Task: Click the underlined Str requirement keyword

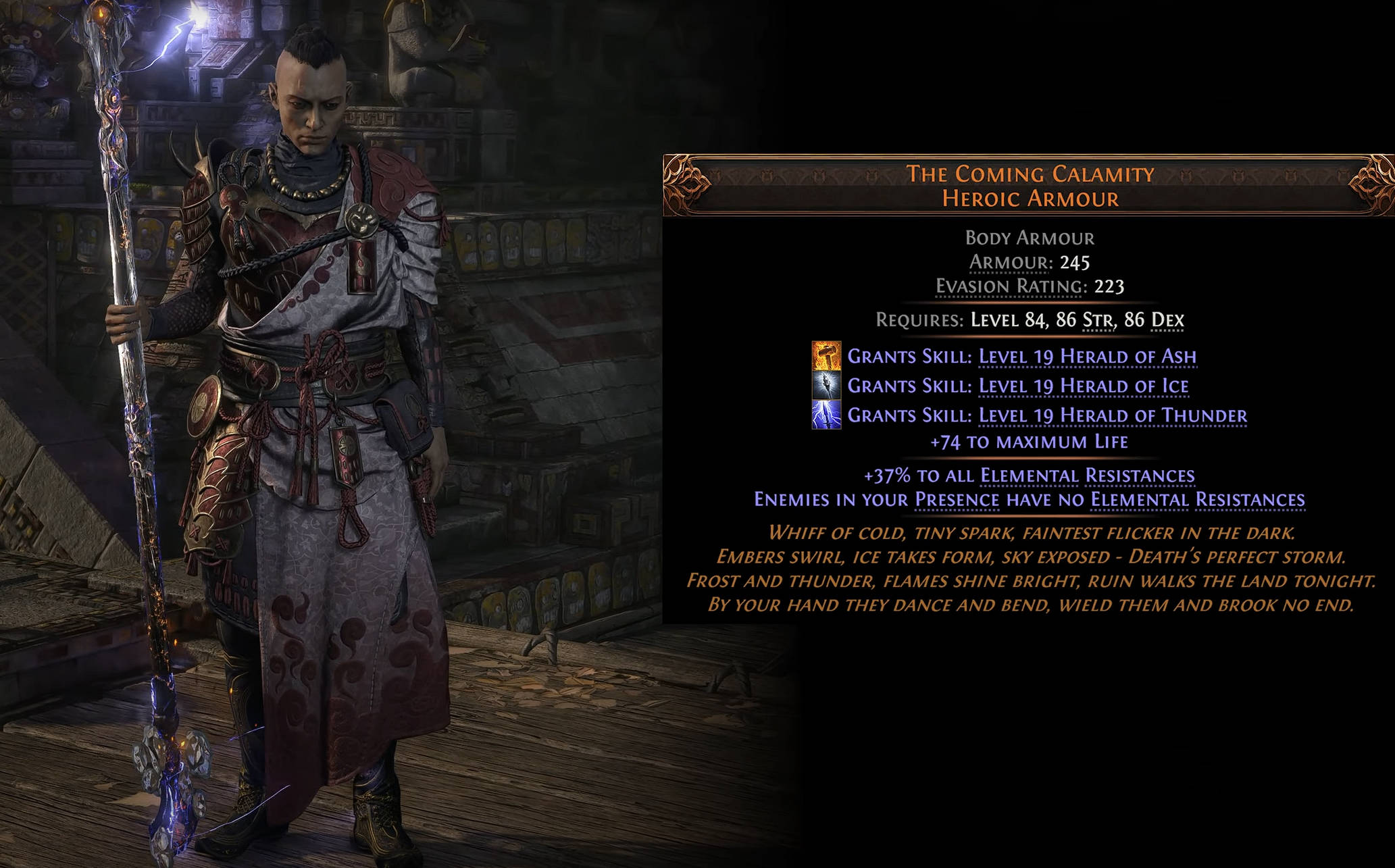Action: click(x=1098, y=320)
